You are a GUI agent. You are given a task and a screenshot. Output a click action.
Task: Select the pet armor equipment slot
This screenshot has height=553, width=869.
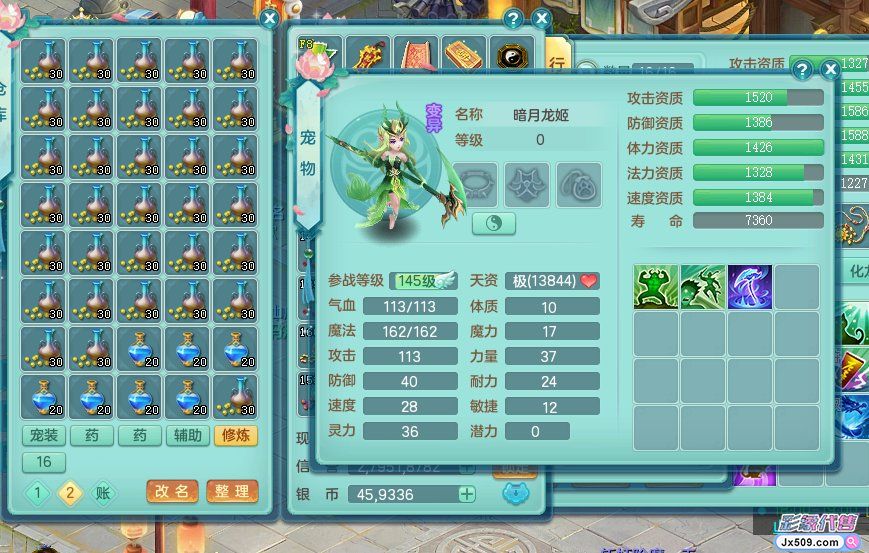tap(527, 185)
